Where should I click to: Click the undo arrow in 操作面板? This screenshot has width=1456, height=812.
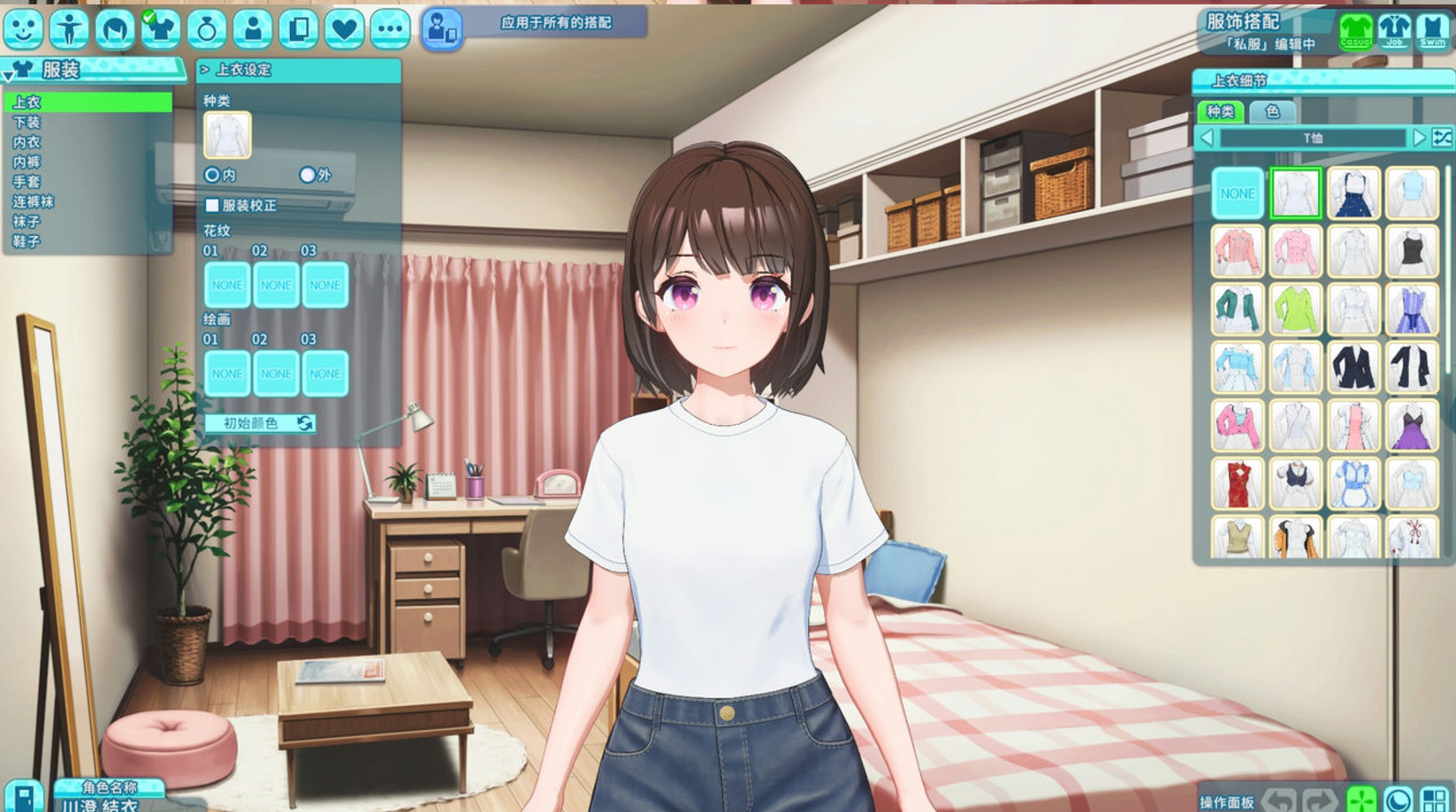(x=1281, y=800)
